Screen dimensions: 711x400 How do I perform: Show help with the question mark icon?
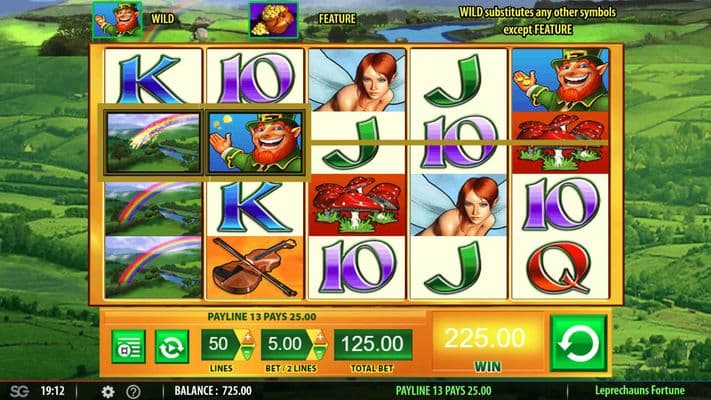click(134, 391)
